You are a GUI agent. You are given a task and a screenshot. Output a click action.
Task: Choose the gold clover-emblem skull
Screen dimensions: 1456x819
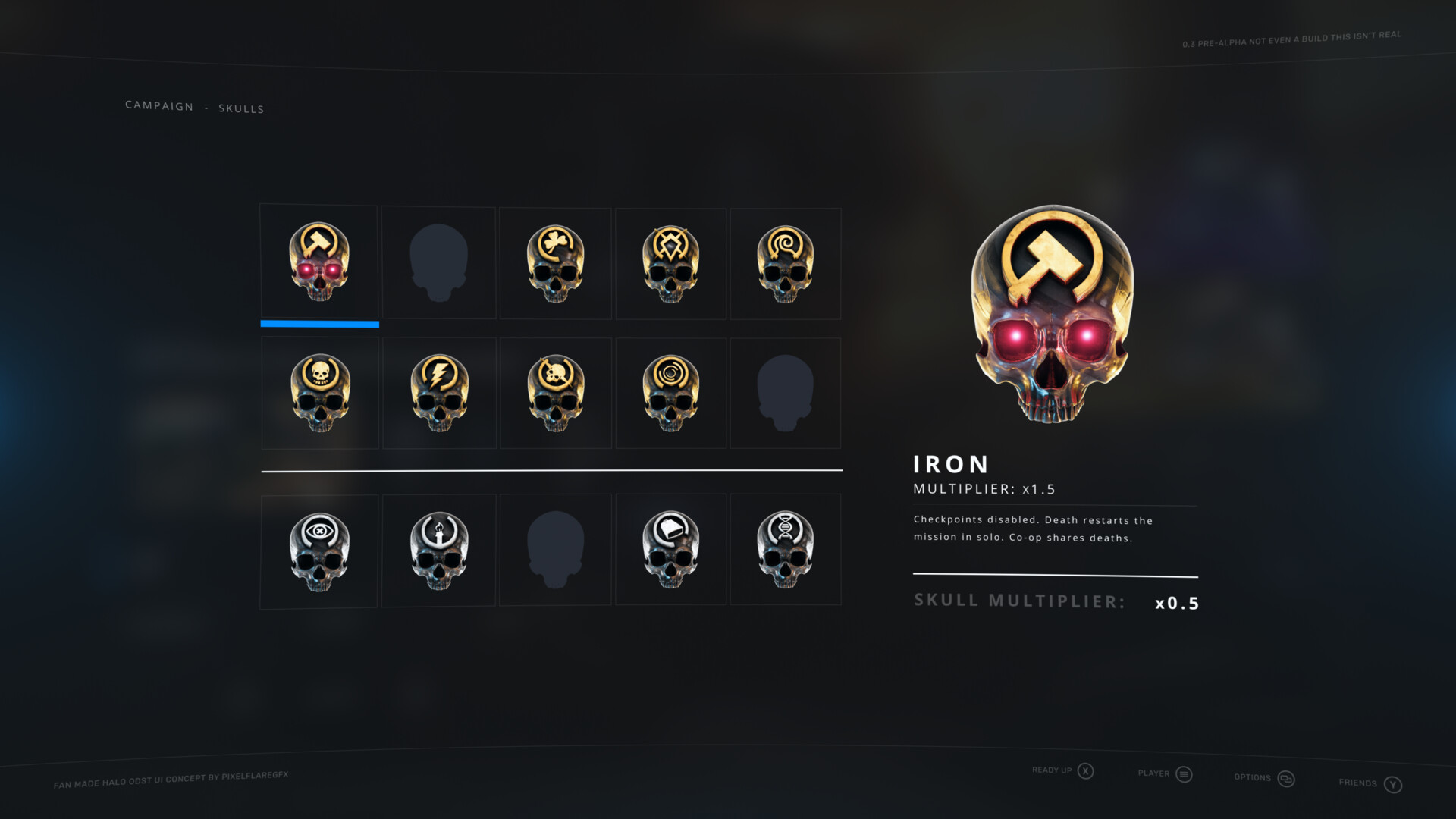click(x=555, y=264)
